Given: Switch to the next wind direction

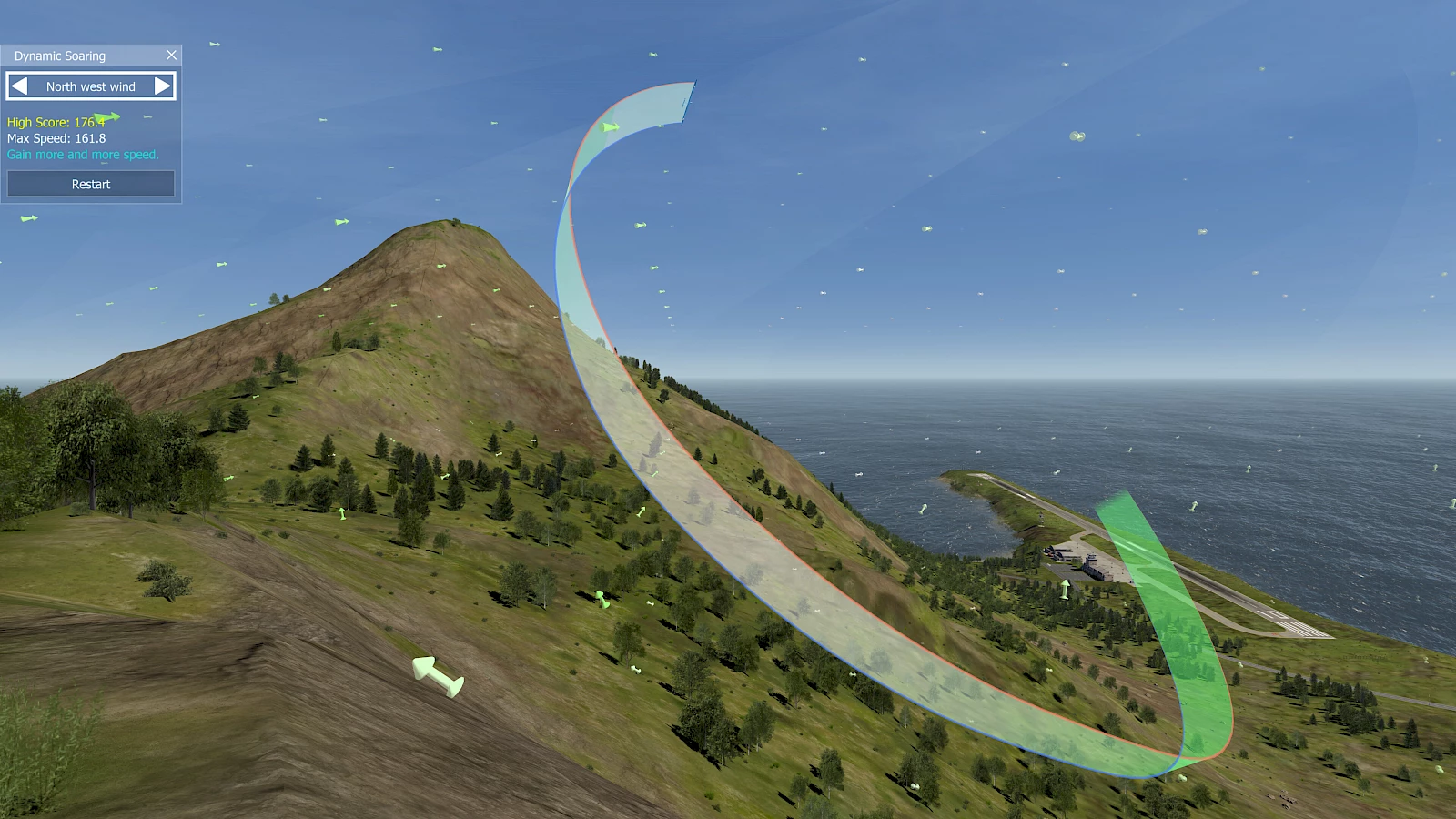Looking at the screenshot, I should 162,86.
